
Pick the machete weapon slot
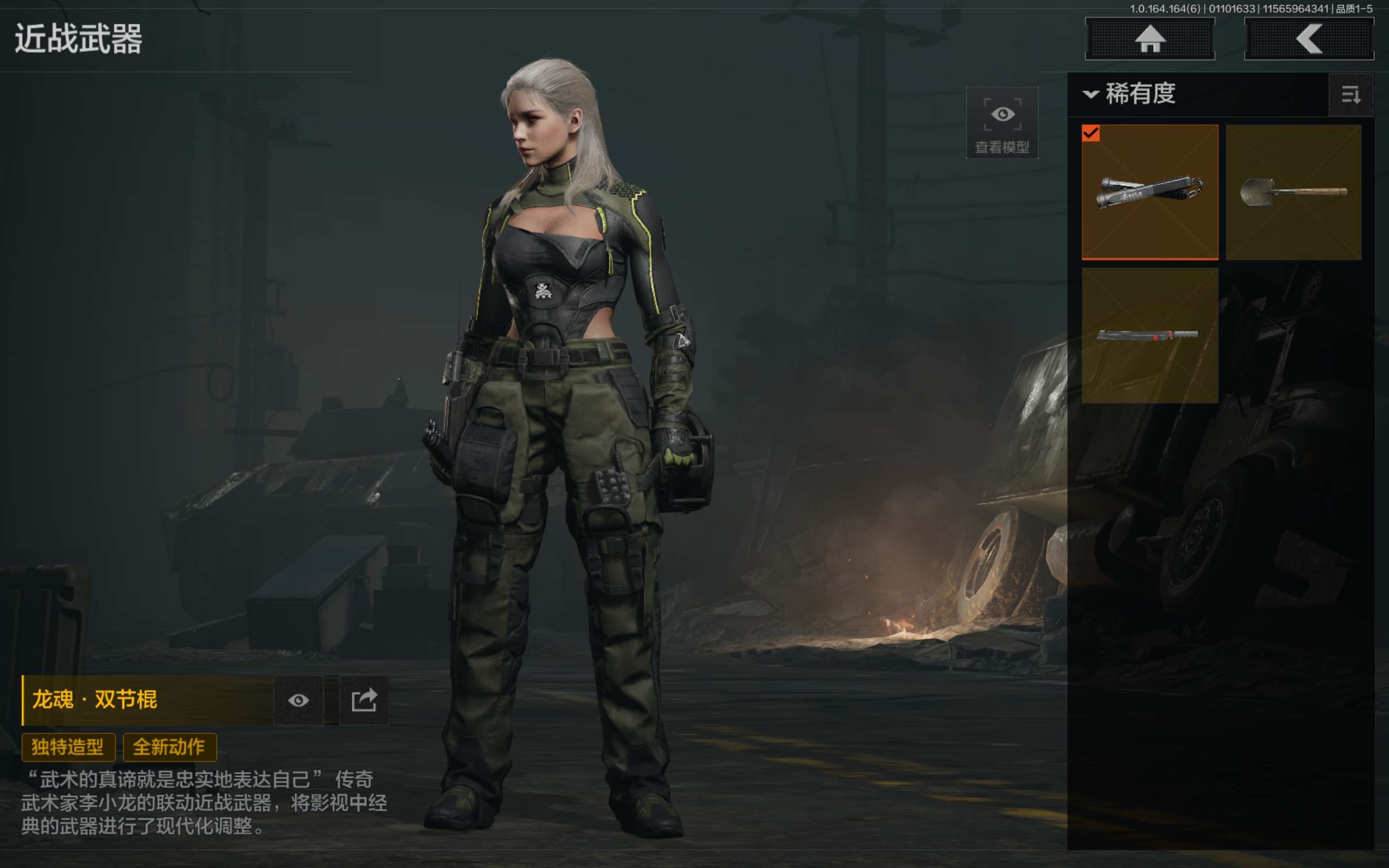(1150, 335)
